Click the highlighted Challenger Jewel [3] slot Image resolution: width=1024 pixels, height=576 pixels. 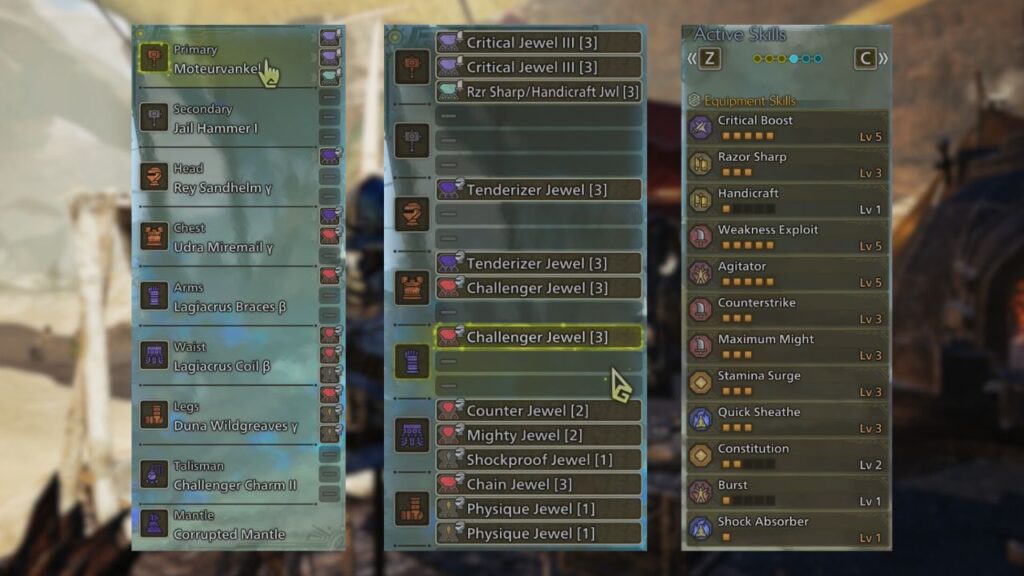[538, 337]
